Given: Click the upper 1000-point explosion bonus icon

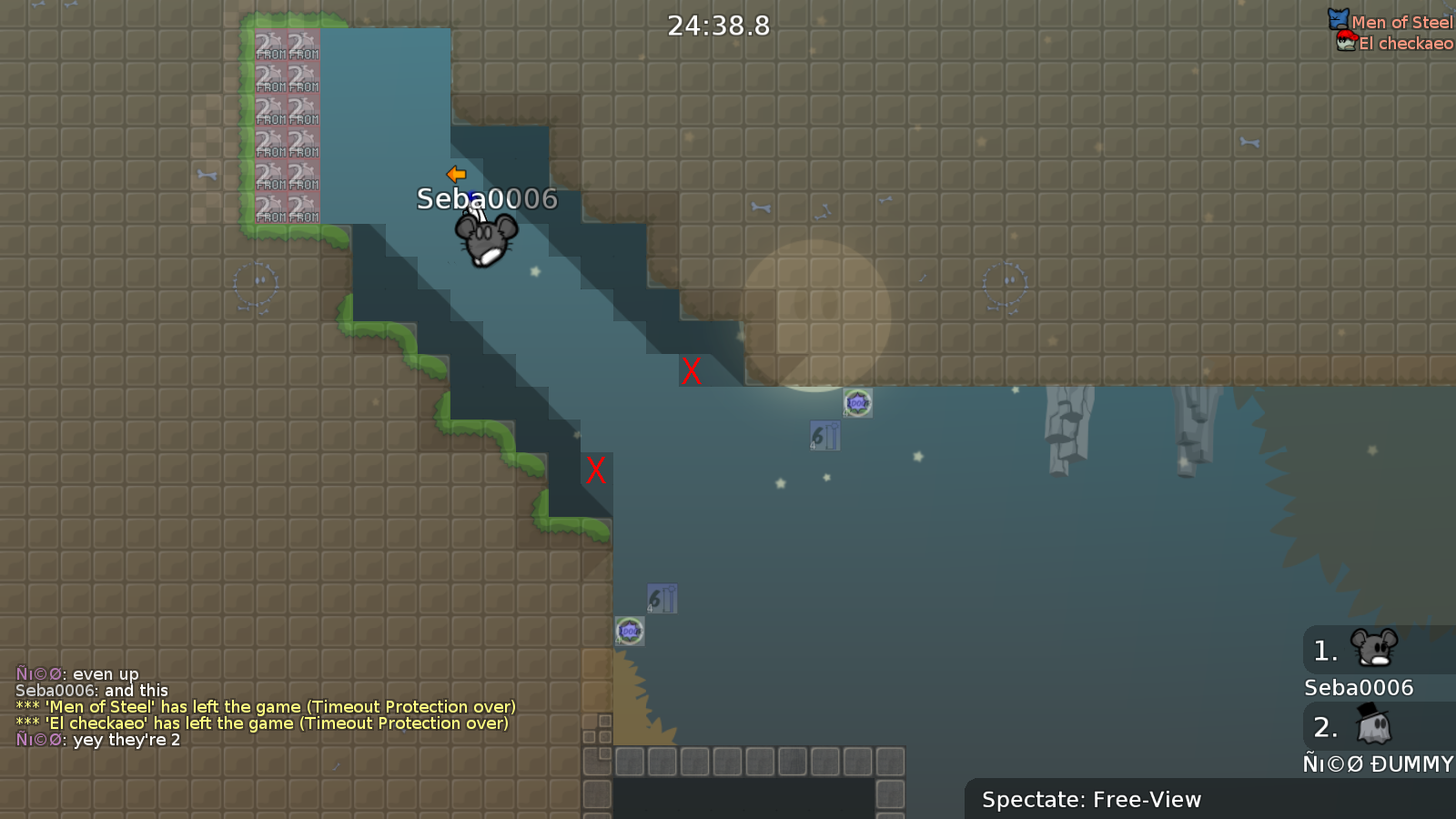Looking at the screenshot, I should tap(855, 403).
